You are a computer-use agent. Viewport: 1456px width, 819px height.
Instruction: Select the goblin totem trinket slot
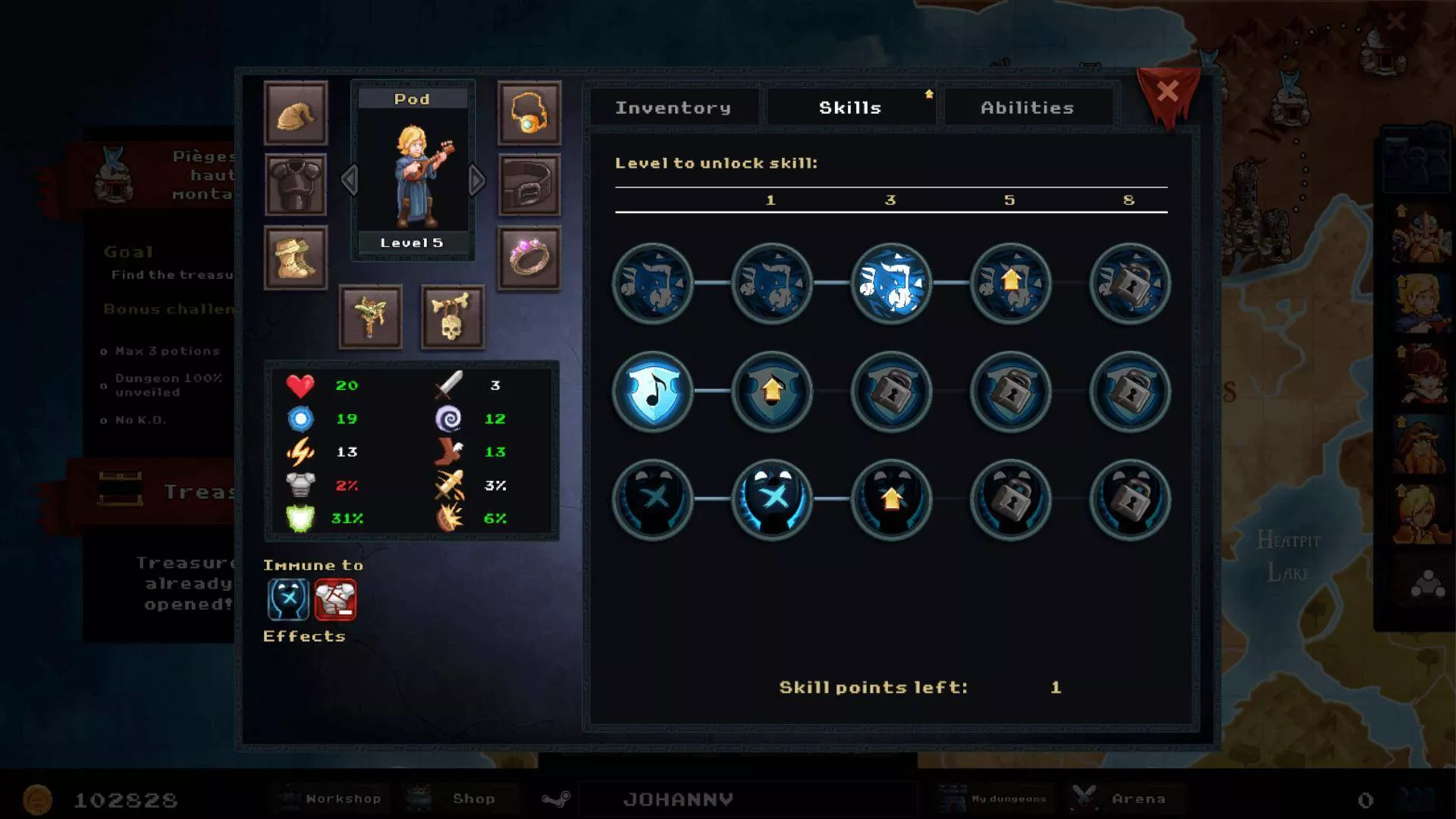coord(370,316)
